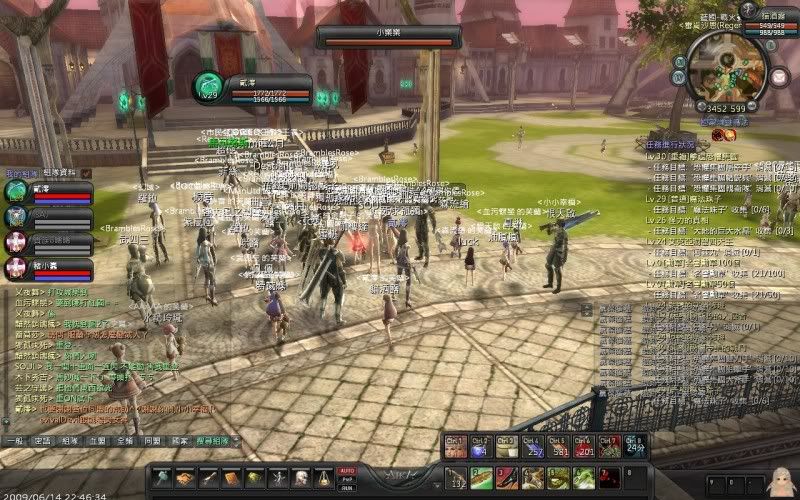
Task: Activate the red skill in slot 3
Action: (507, 478)
